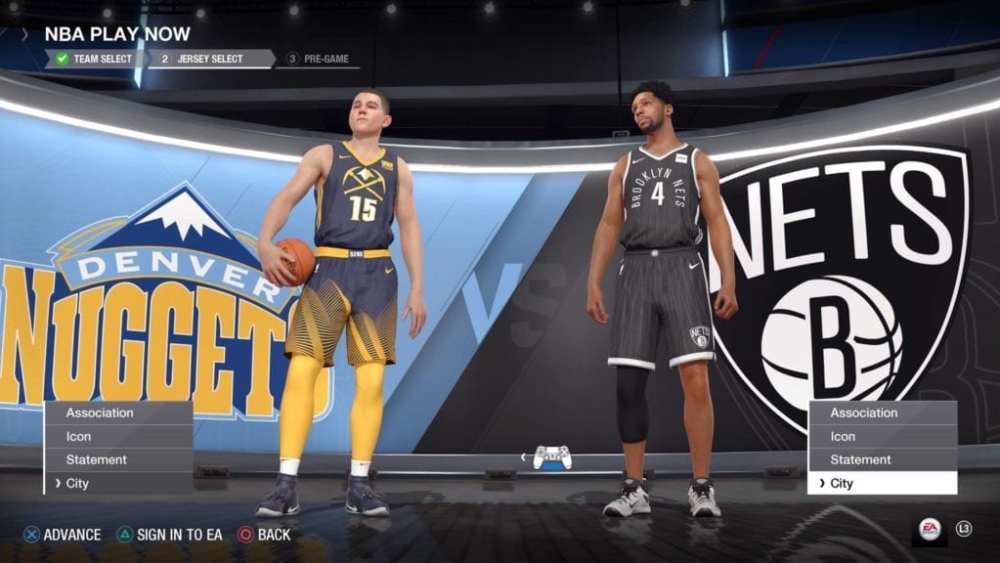Image resolution: width=1000 pixels, height=563 pixels.
Task: Open the Jersey Select step tab
Action: coord(209,59)
